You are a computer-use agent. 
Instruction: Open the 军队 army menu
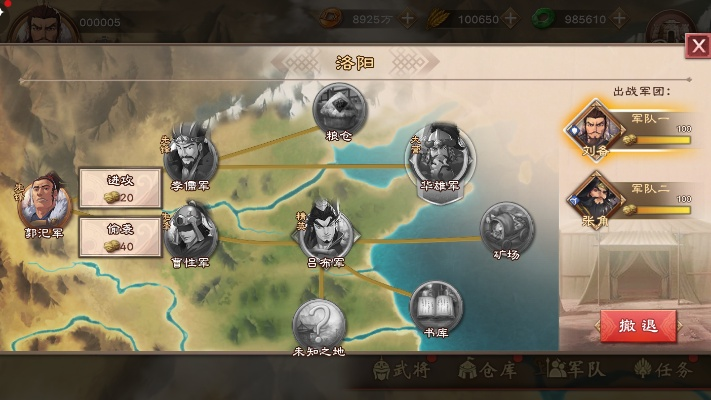click(x=578, y=369)
